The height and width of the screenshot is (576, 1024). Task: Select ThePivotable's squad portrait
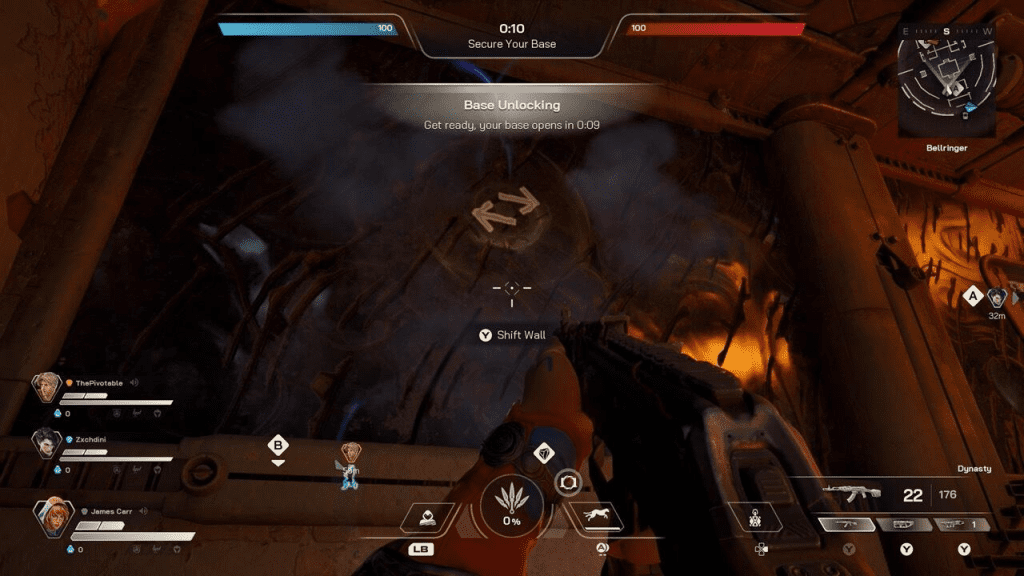point(46,387)
